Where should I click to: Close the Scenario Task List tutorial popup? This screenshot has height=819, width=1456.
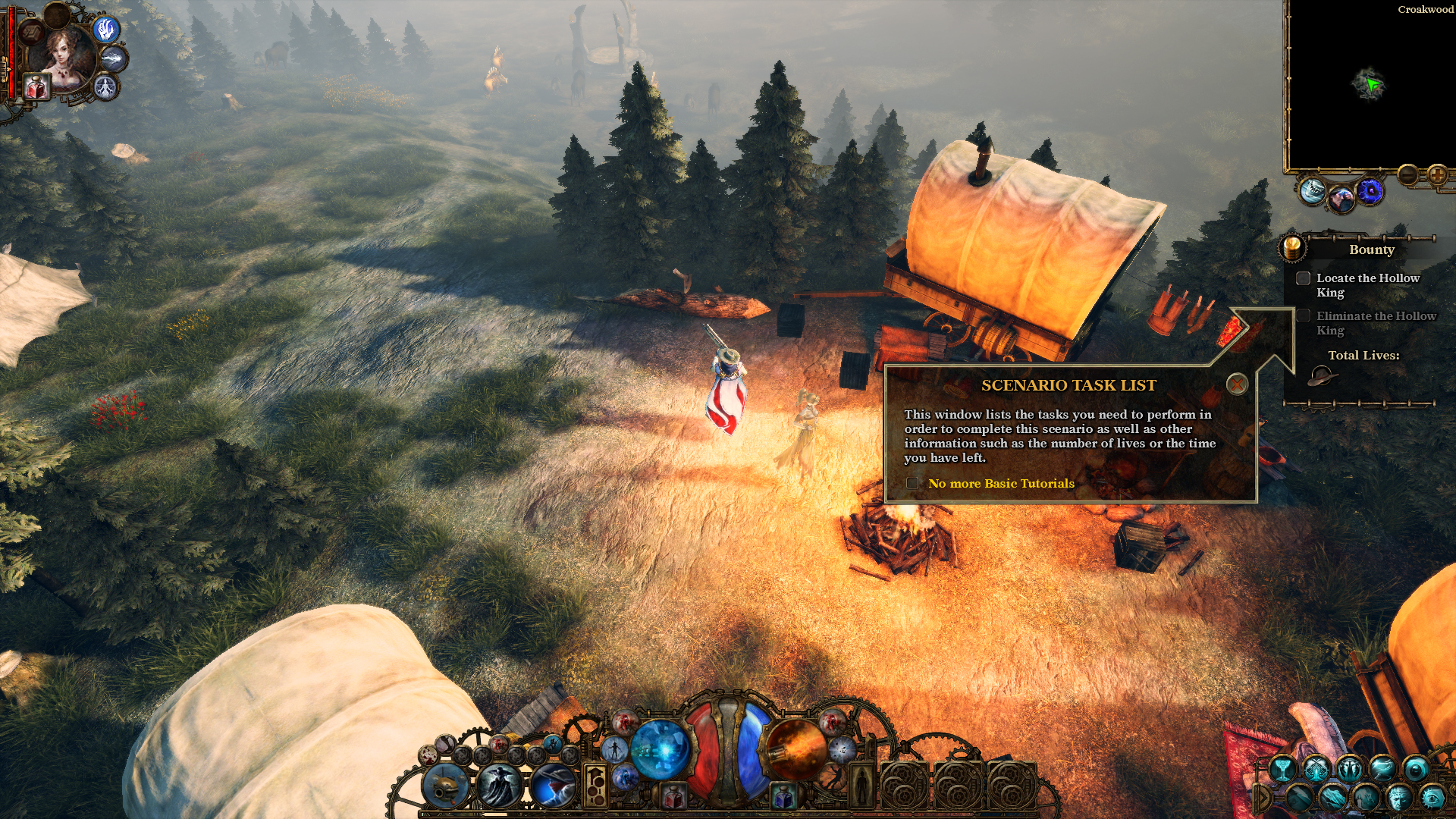pyautogui.click(x=1237, y=384)
